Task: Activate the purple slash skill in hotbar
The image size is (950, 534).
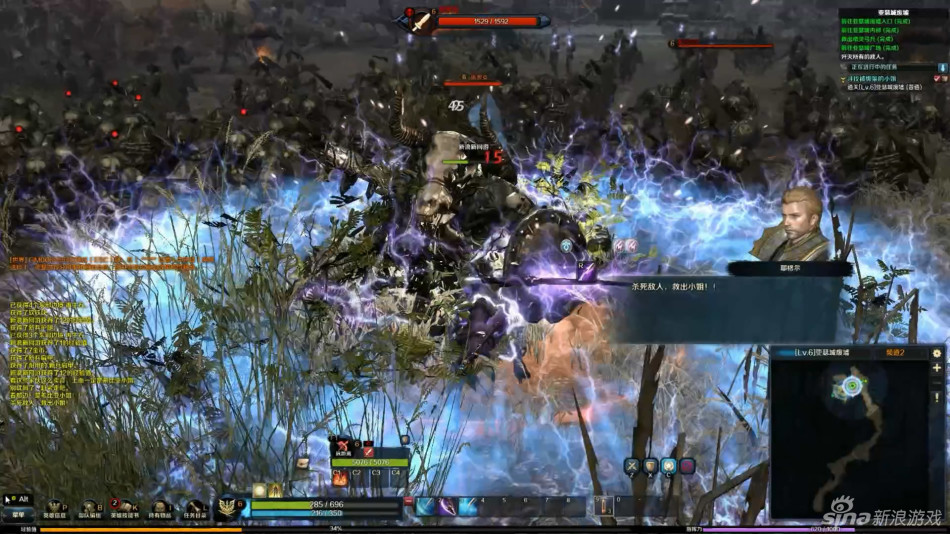Action: 467,507
